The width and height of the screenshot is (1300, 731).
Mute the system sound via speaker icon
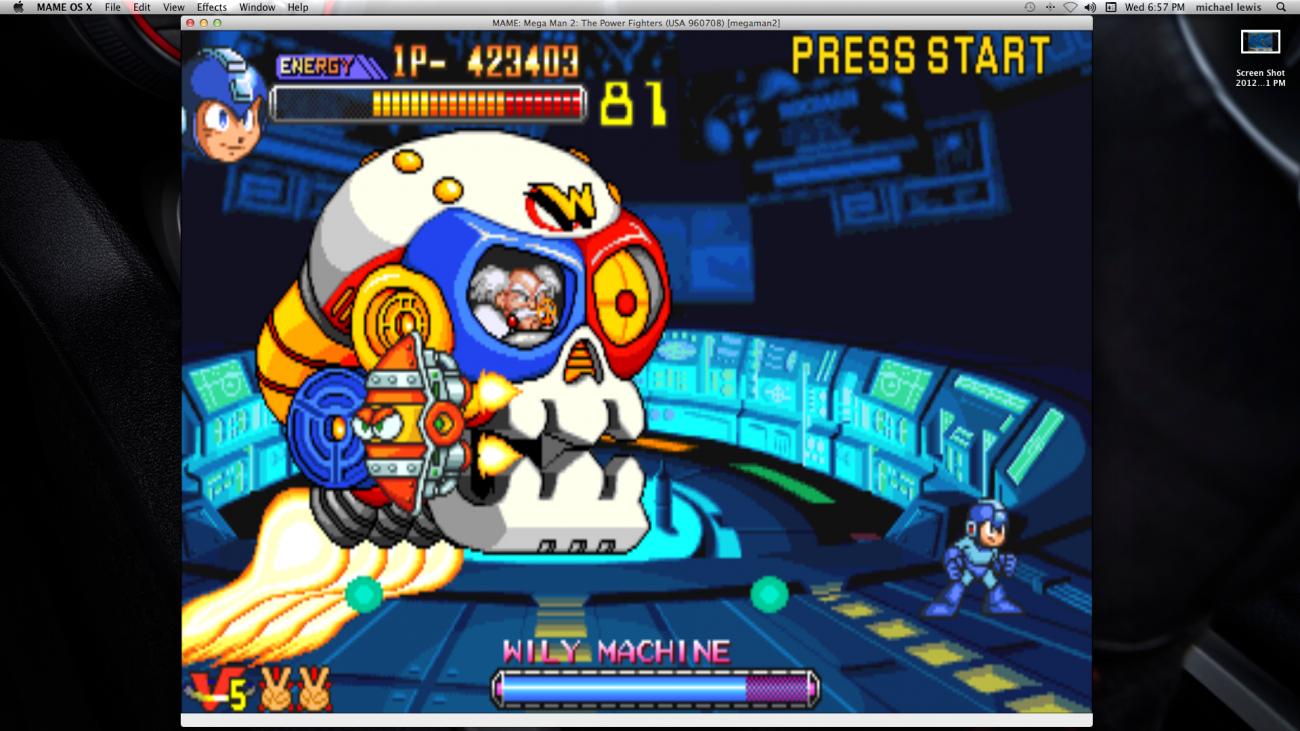1091,7
